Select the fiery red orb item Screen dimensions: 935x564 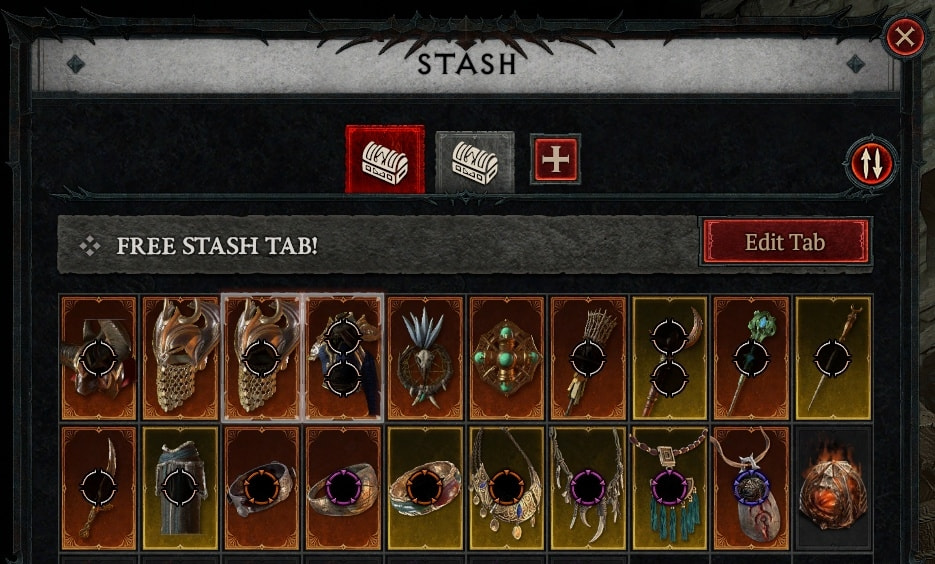pos(833,487)
